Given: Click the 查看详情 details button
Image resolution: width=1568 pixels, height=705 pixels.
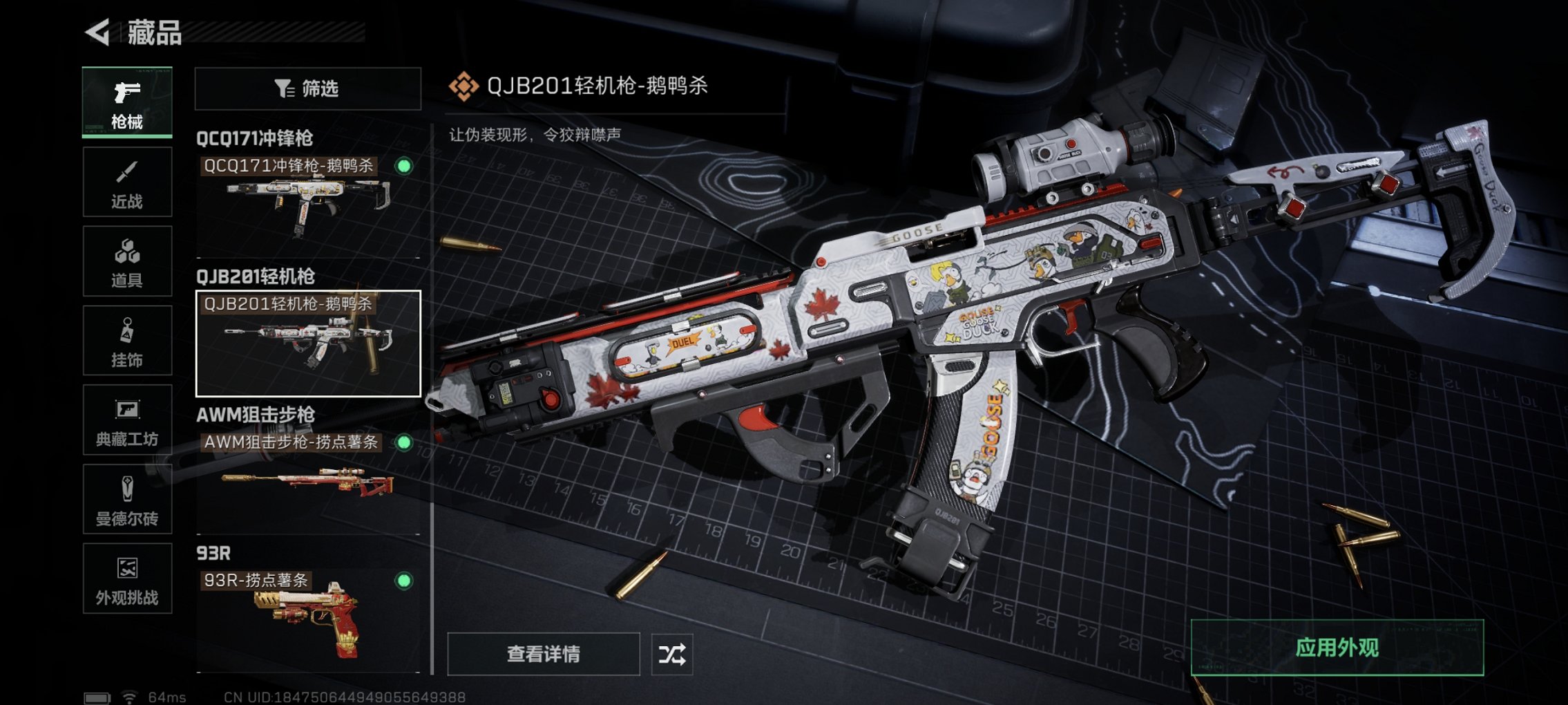Looking at the screenshot, I should pyautogui.click(x=544, y=653).
